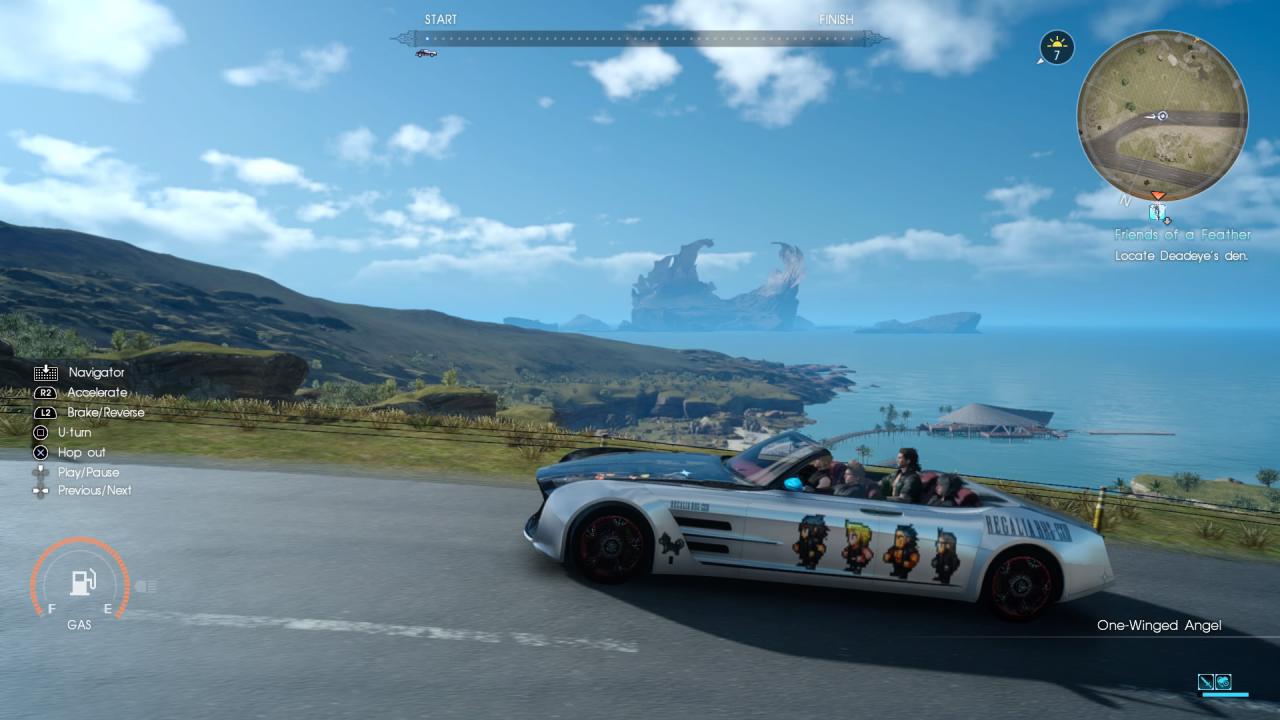Skip song using the Previous/Next control

[40, 491]
